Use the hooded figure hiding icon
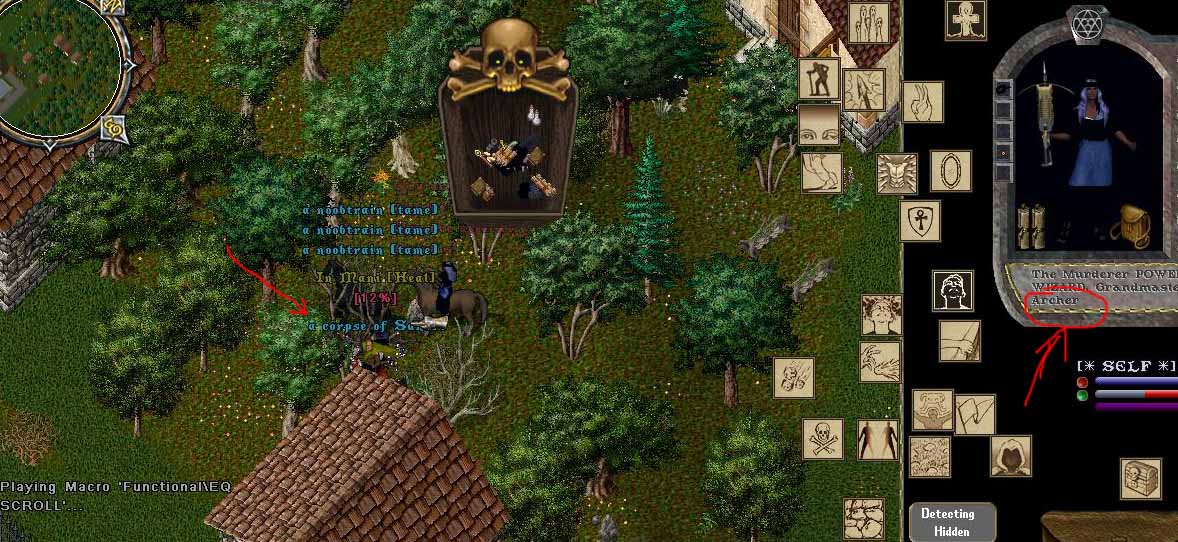The height and width of the screenshot is (542, 1178). click(1011, 456)
